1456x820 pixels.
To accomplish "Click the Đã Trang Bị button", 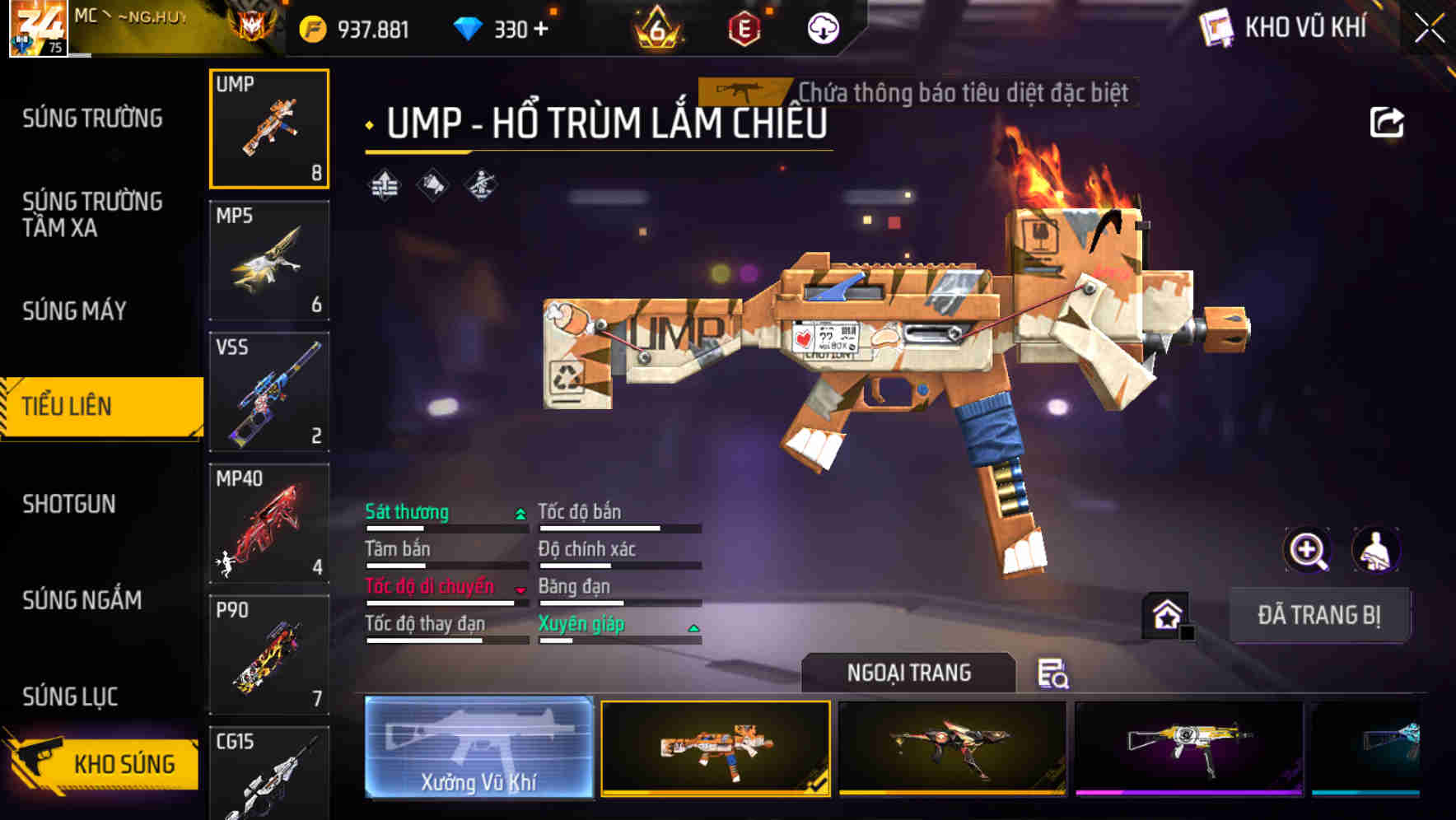I will [x=1318, y=615].
